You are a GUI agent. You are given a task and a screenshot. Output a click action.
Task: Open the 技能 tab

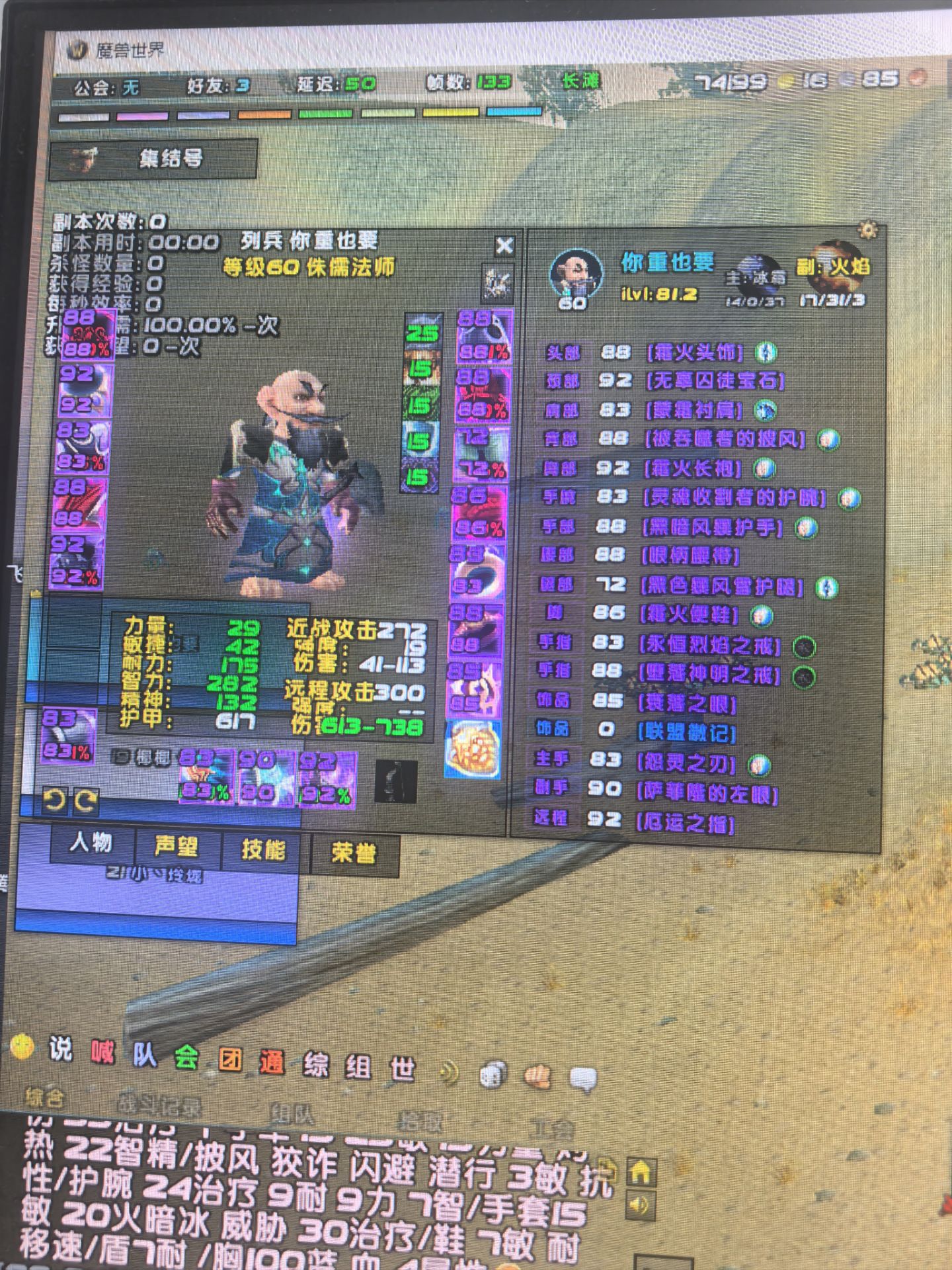tap(263, 849)
